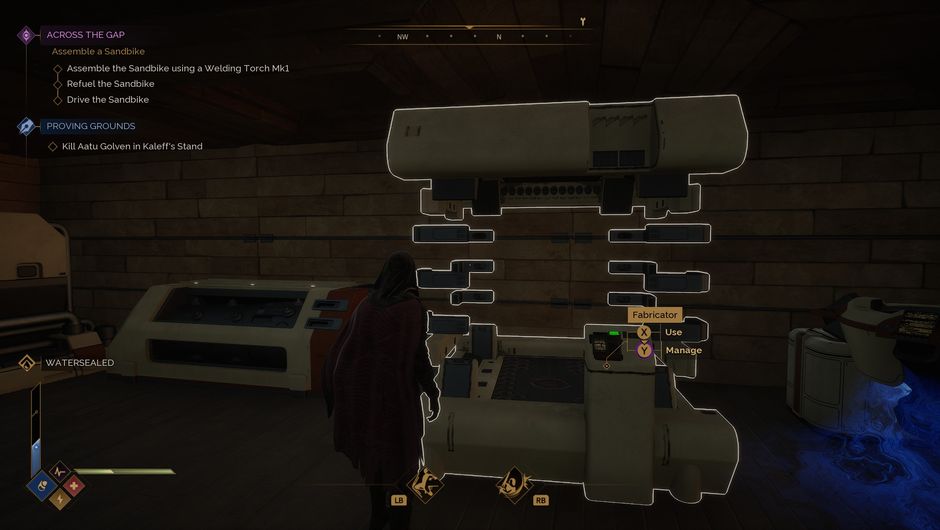
Task: Click the yellow lightning bolt diamond icon
Action: (59, 501)
